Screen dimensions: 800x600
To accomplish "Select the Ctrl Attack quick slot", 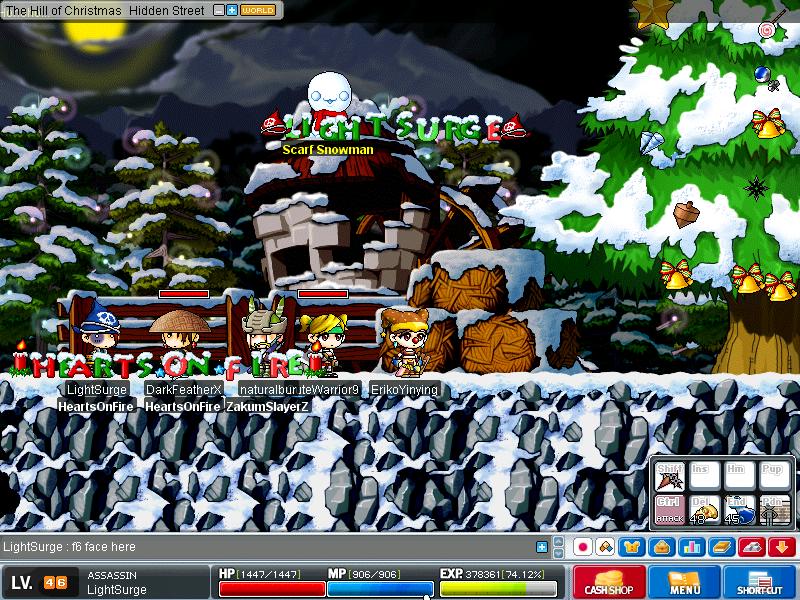I will coord(670,509).
